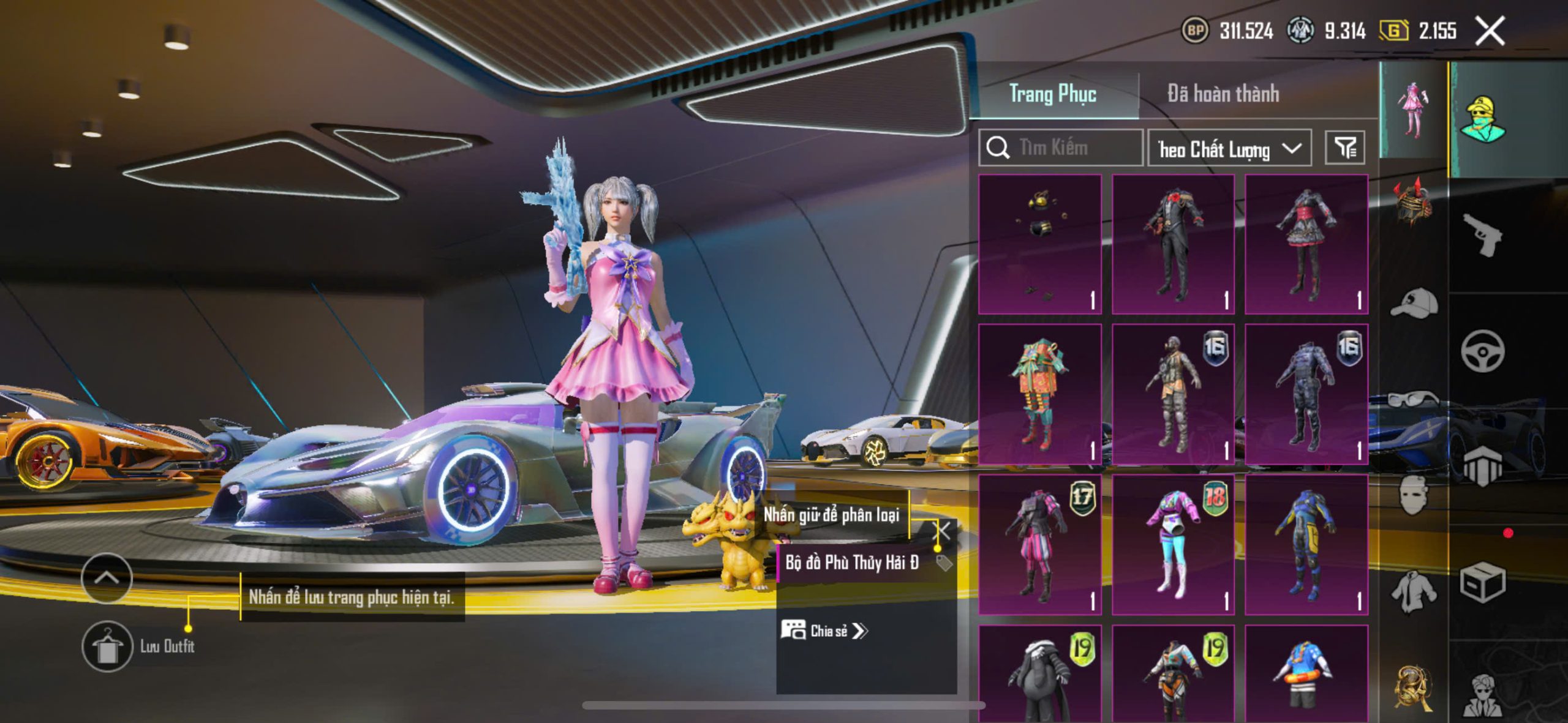Click the Tìm Kiếm search box
The image size is (1568, 723).
point(1061,148)
